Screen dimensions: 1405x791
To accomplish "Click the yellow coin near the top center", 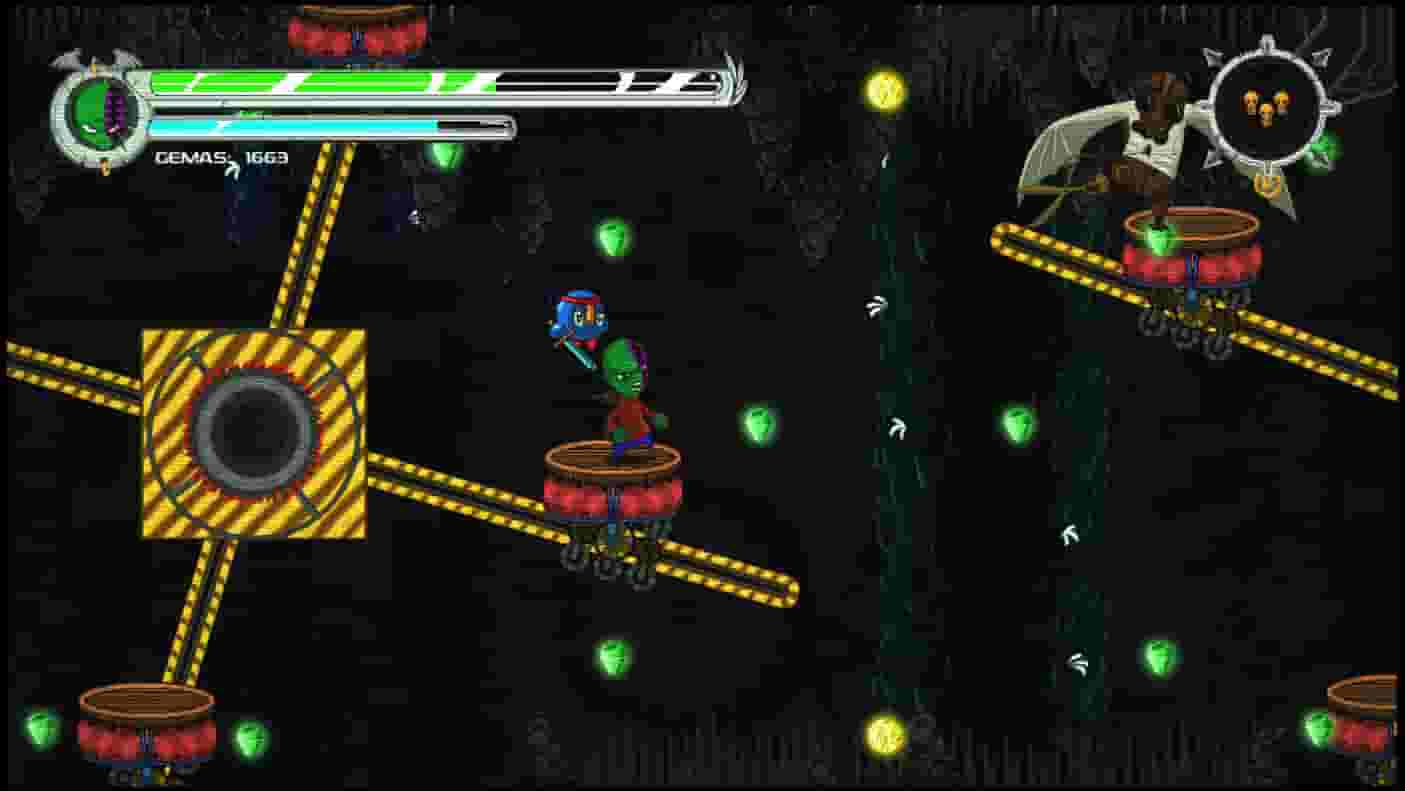I will pyautogui.click(x=884, y=92).
